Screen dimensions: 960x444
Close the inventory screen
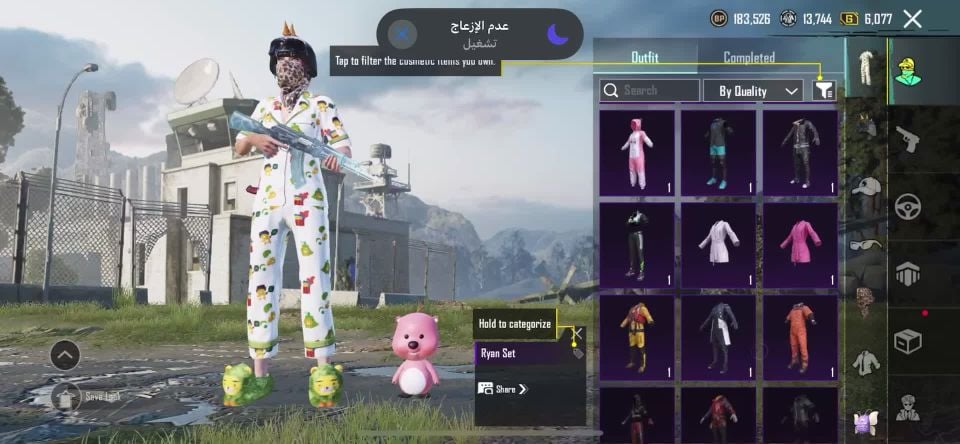click(912, 18)
